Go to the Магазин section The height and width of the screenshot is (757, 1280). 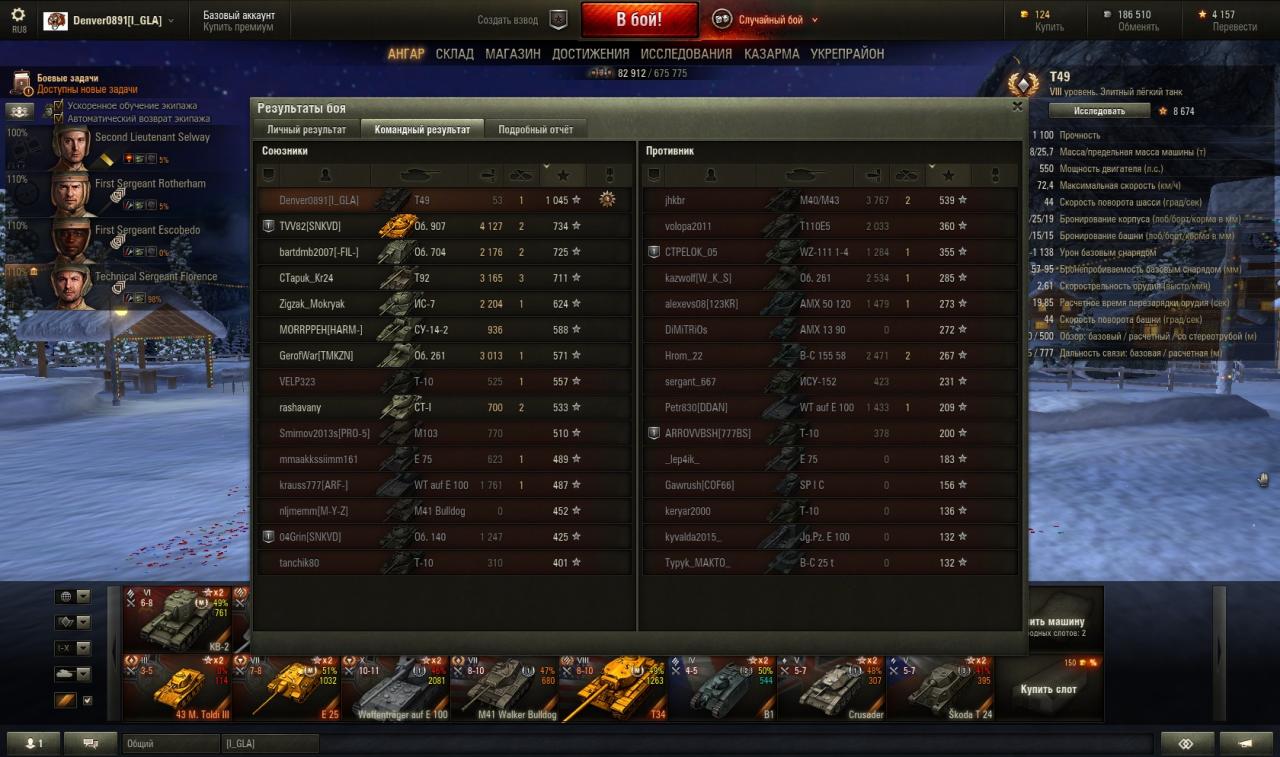pos(513,54)
